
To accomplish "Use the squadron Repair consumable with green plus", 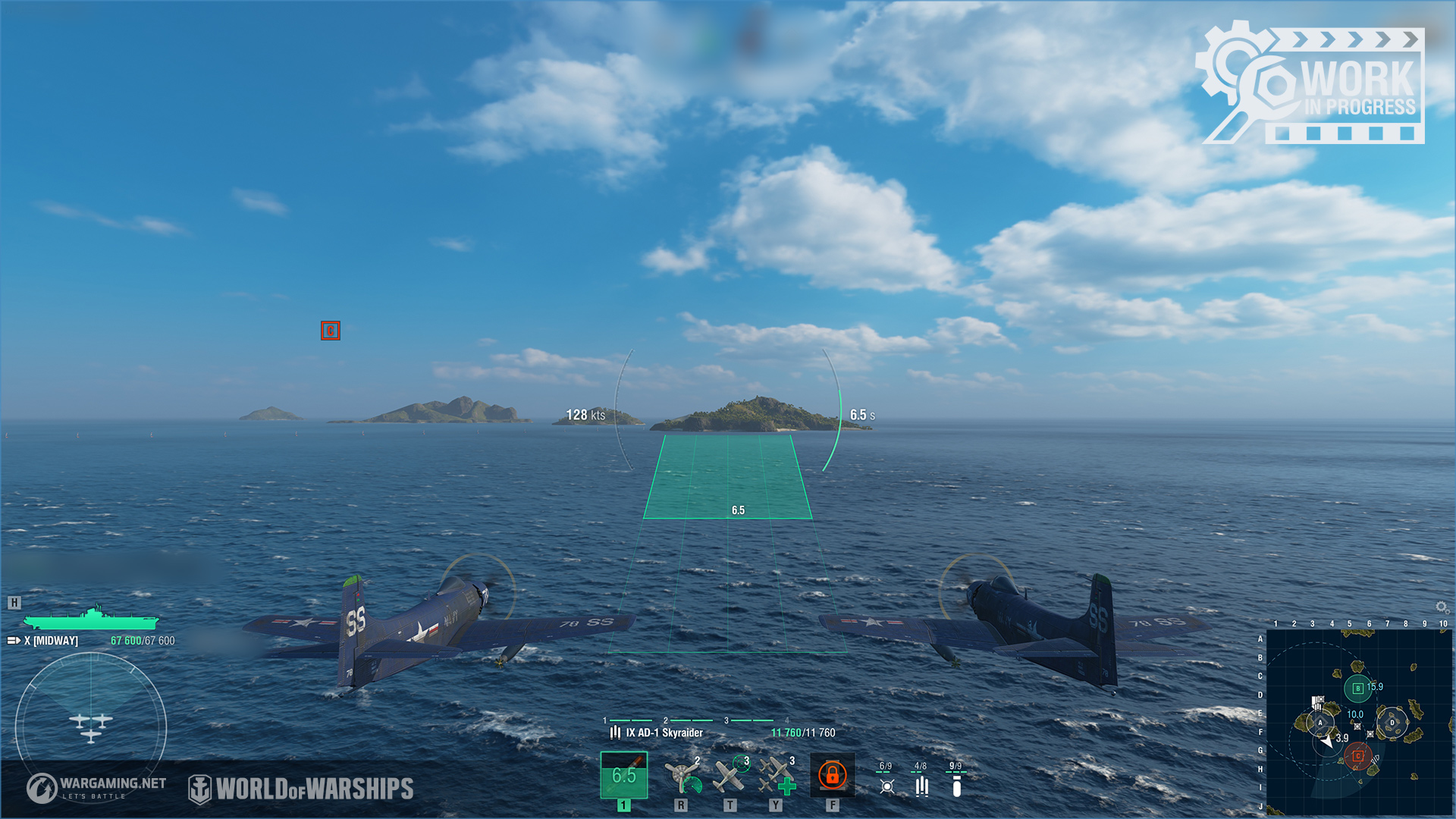I will (x=777, y=776).
